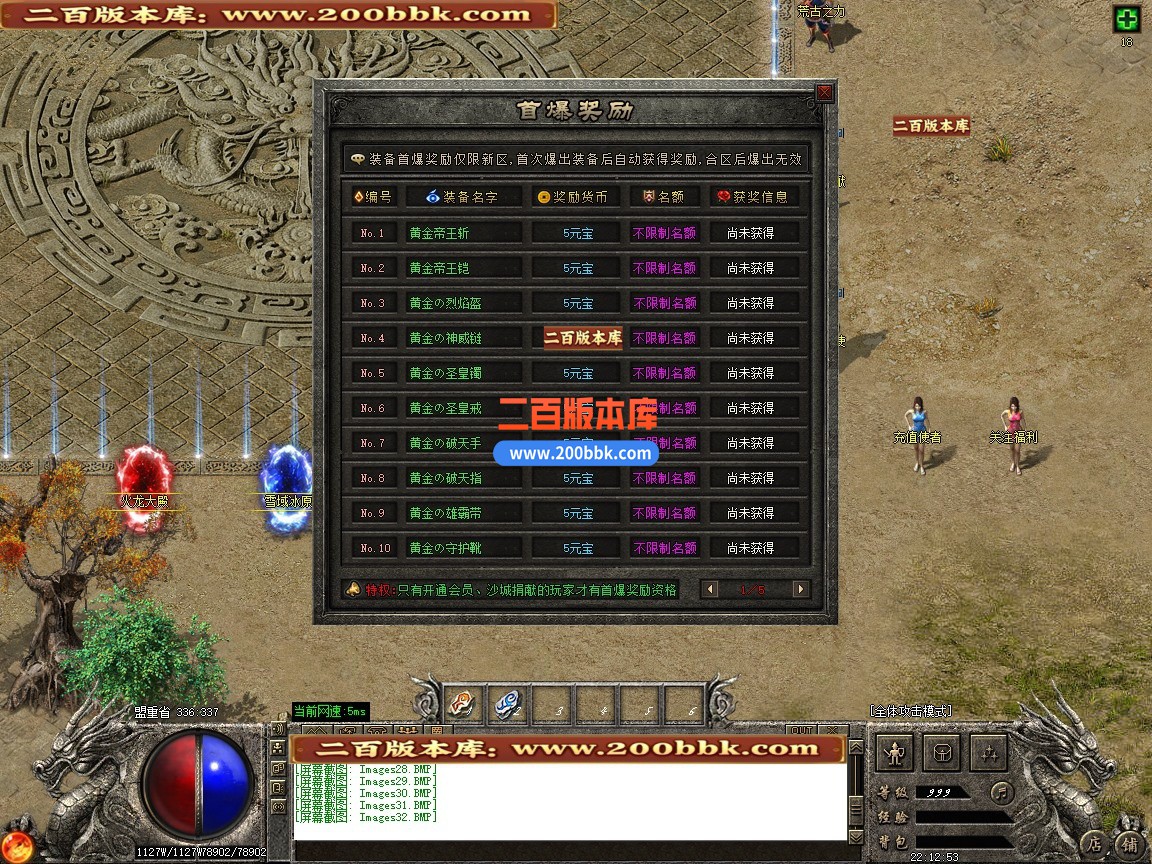This screenshot has width=1152, height=864.
Task: Open the character status panel button
Action: coord(896,753)
